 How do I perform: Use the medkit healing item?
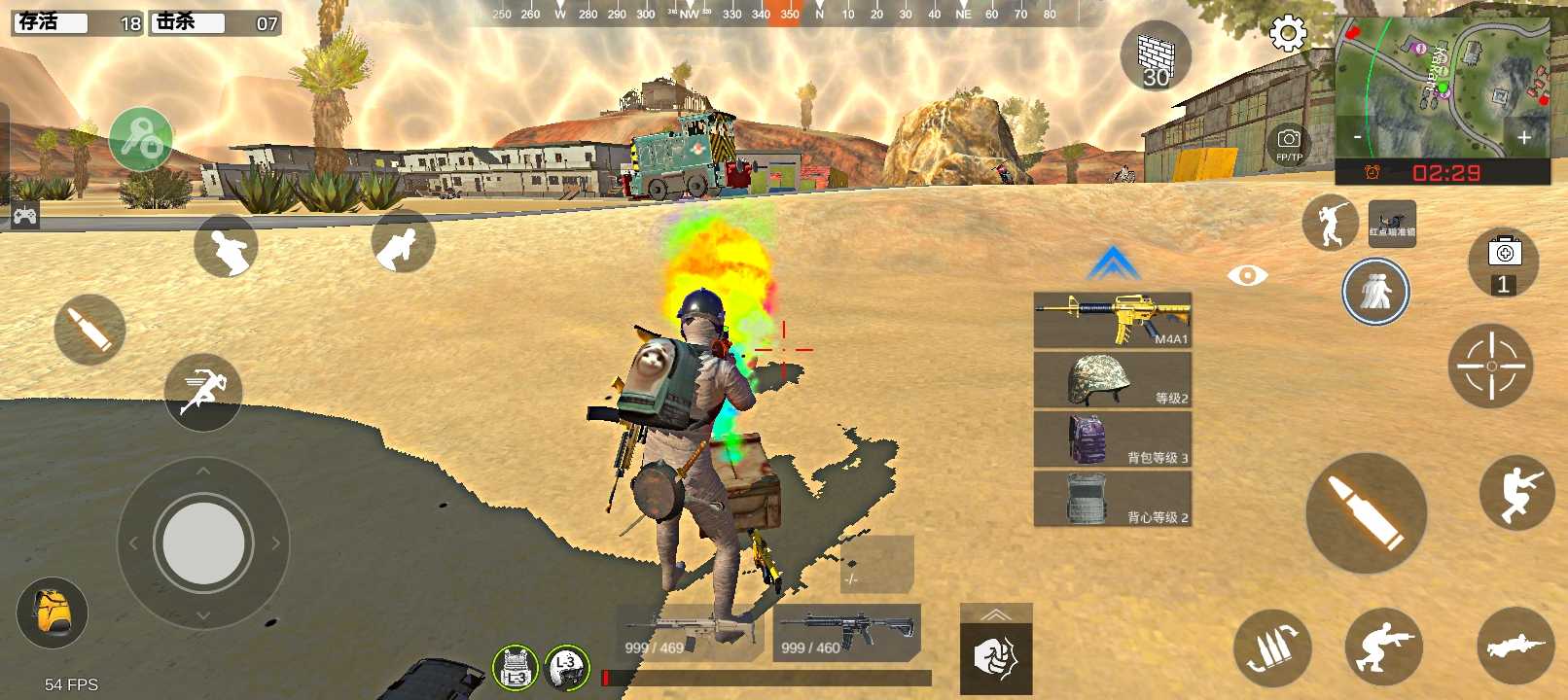click(x=1504, y=262)
